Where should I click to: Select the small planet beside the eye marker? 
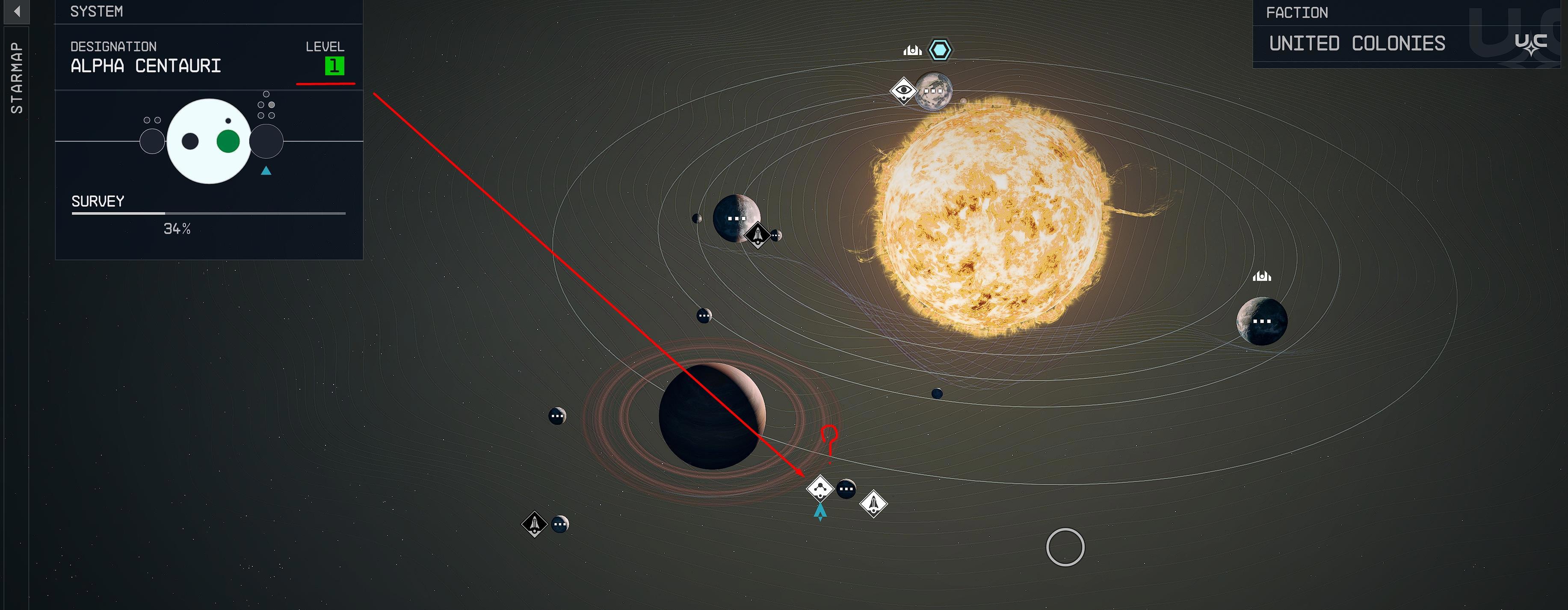click(933, 91)
